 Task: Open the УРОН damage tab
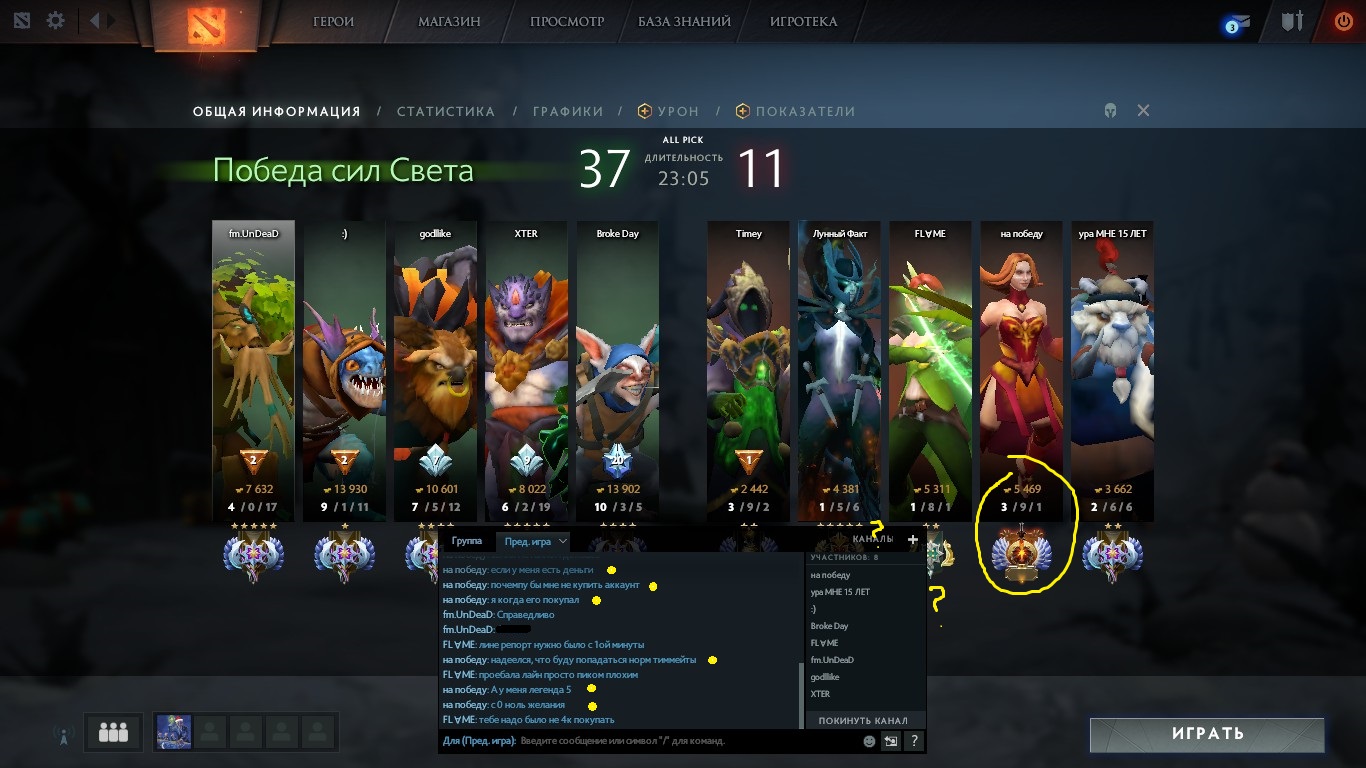[678, 112]
